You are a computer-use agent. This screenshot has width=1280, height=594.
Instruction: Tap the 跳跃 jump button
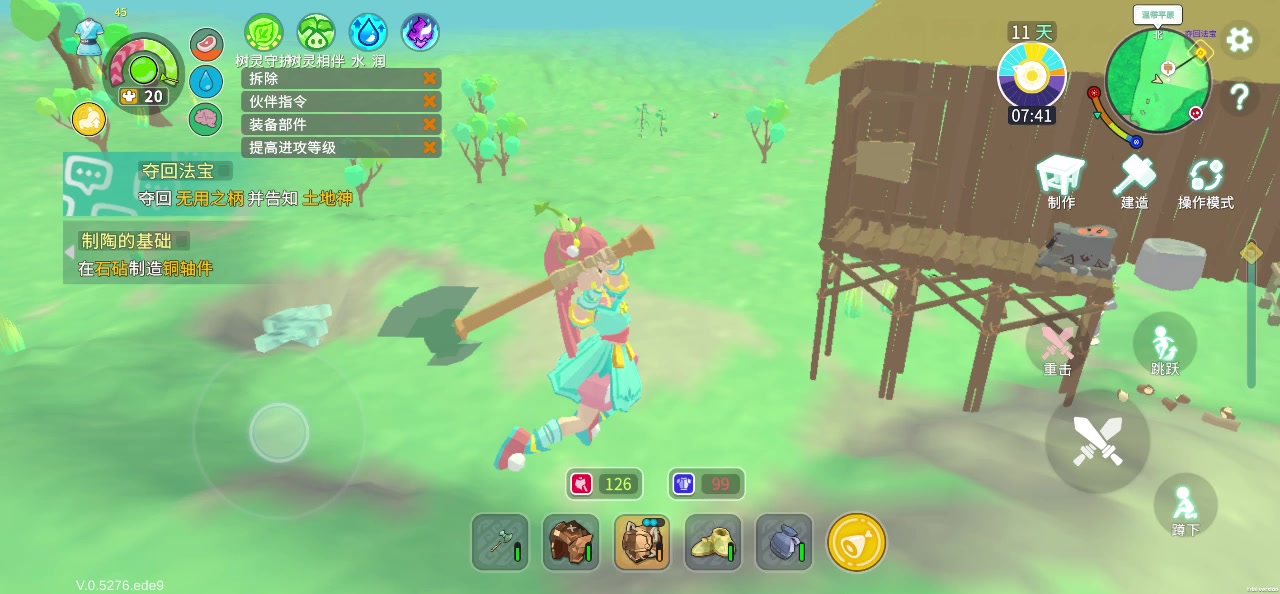[1165, 347]
